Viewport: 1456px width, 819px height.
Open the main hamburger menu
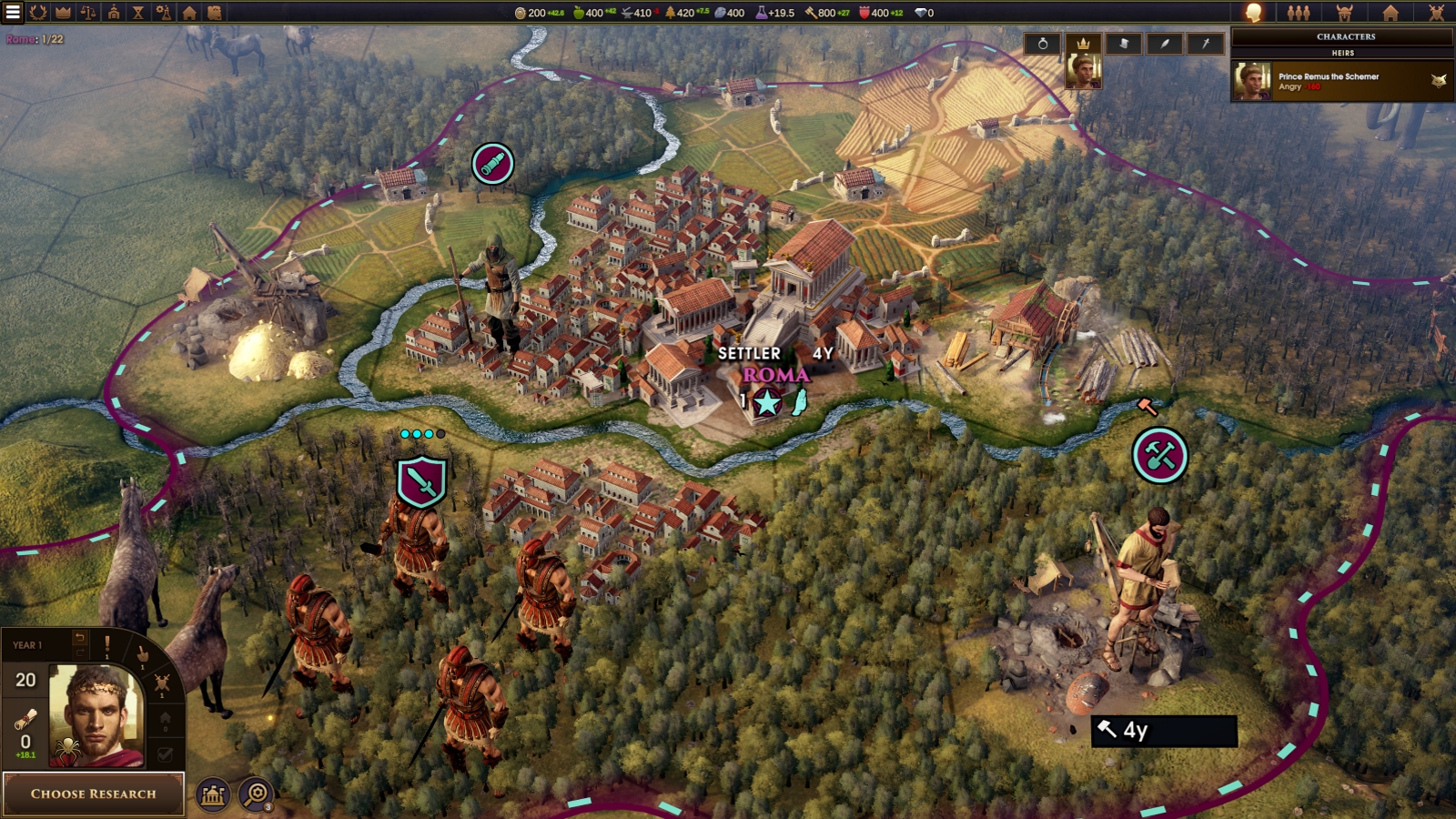click(13, 13)
